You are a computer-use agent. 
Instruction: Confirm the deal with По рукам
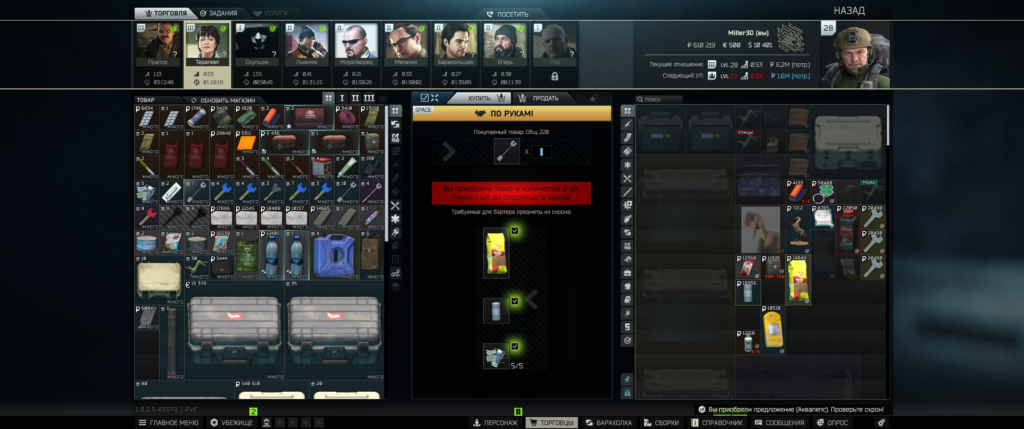(x=511, y=115)
